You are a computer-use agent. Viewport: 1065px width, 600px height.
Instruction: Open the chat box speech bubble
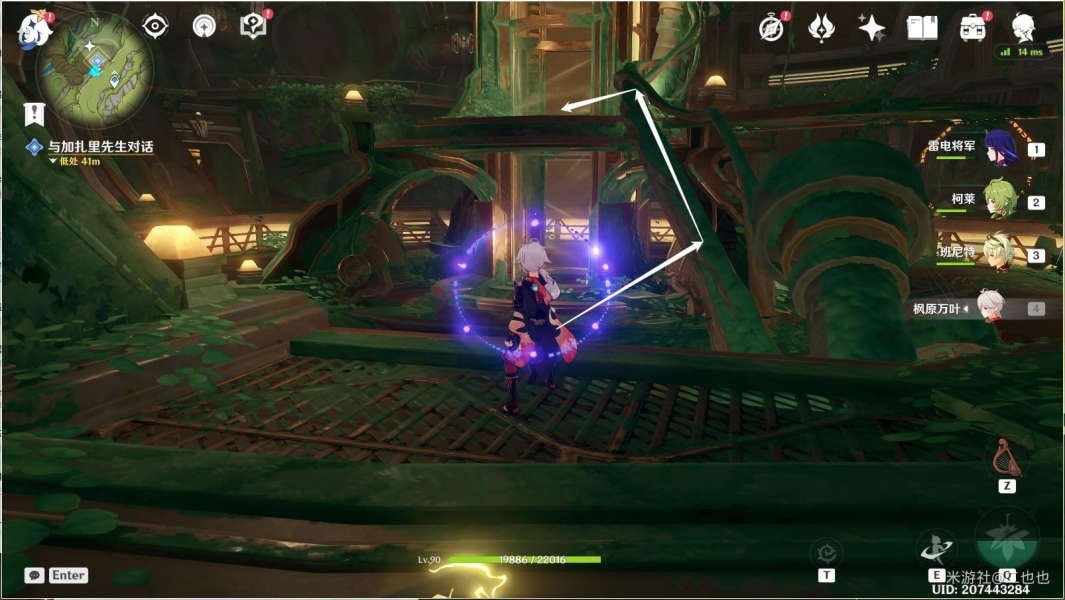(x=35, y=575)
